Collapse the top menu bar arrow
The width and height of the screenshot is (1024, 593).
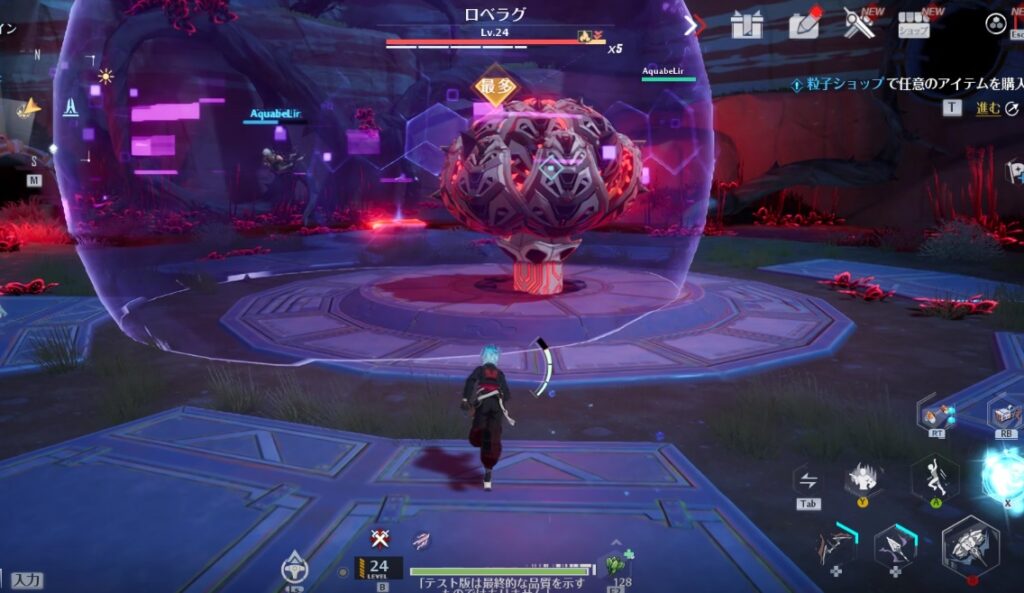click(691, 25)
